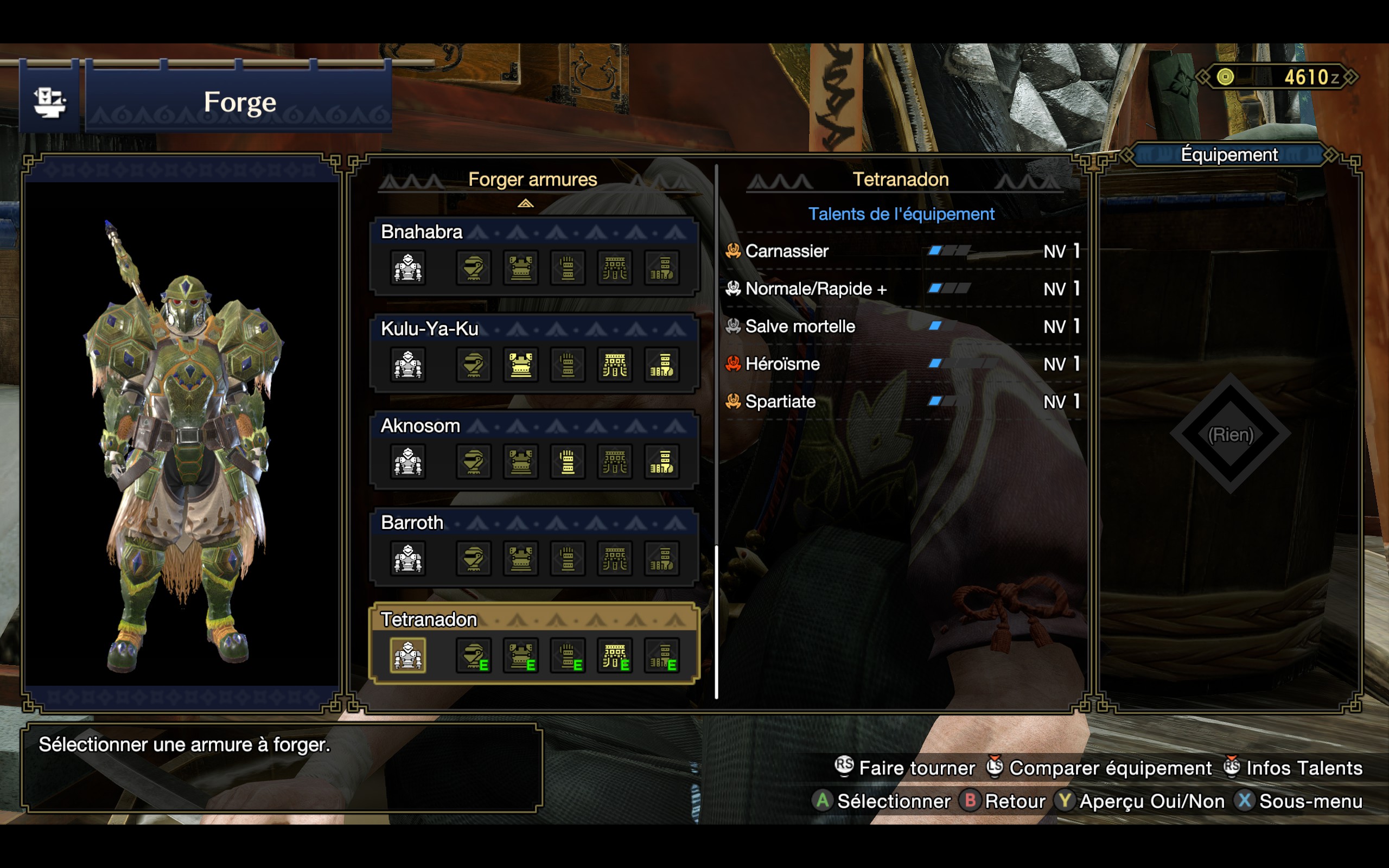The image size is (1389, 868).
Task: Select the Bnahabra full armor set icon
Action: 407,267
